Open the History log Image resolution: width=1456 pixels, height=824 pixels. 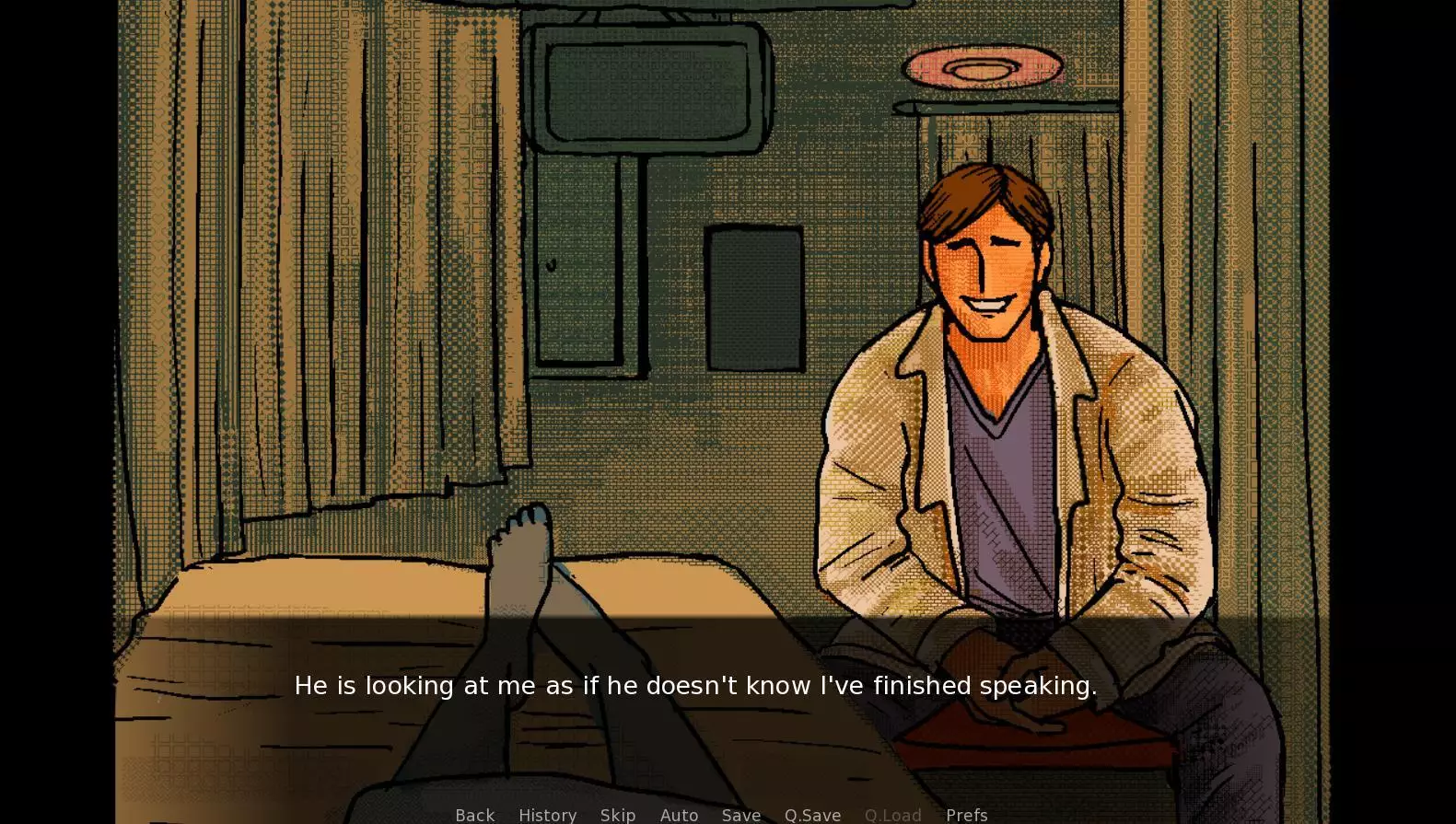click(x=547, y=815)
